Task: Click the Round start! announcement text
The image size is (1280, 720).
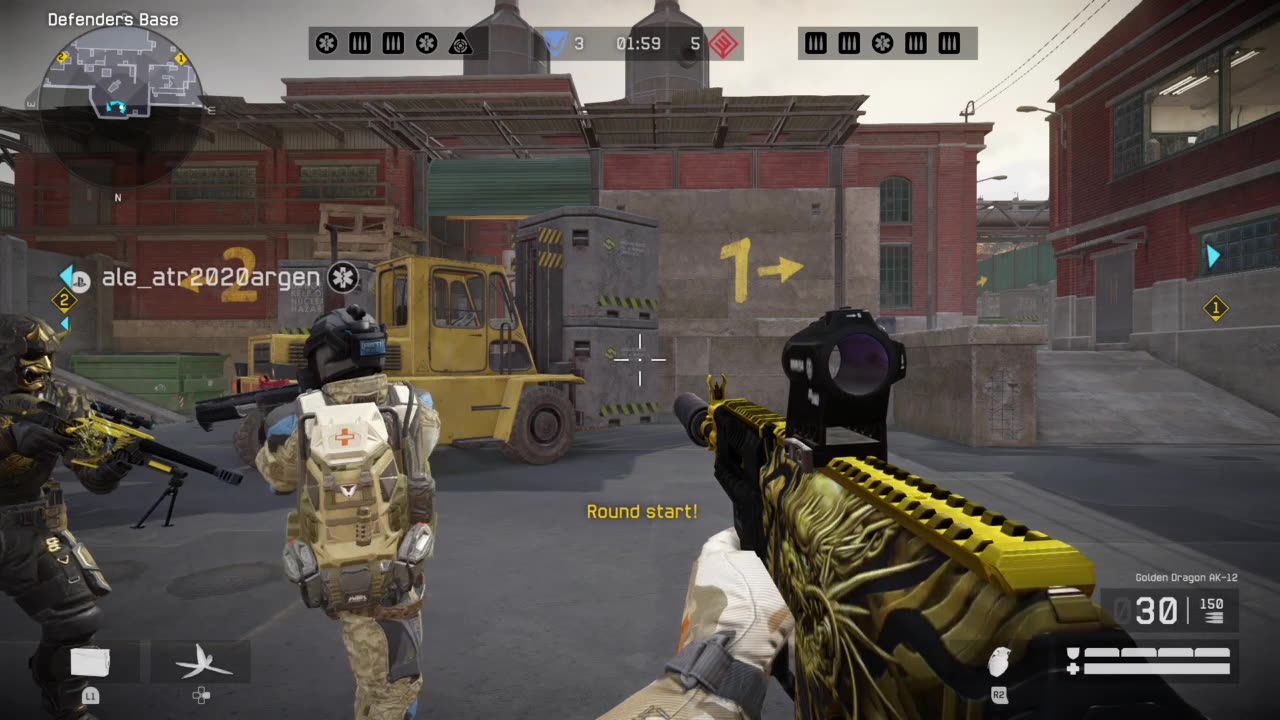Action: pyautogui.click(x=642, y=511)
